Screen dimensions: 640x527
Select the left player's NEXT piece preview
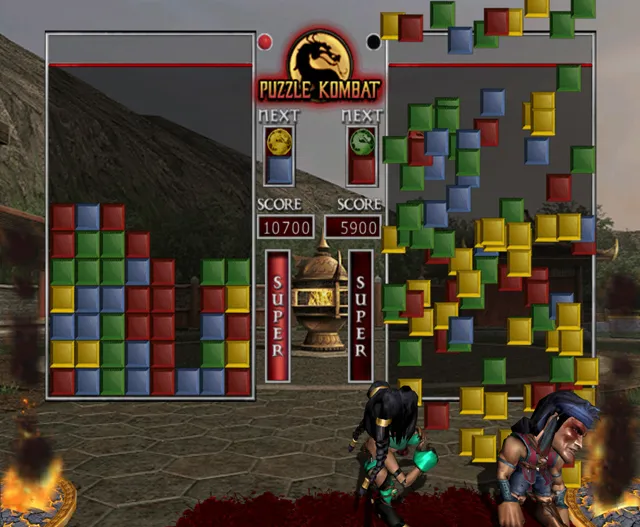(279, 155)
